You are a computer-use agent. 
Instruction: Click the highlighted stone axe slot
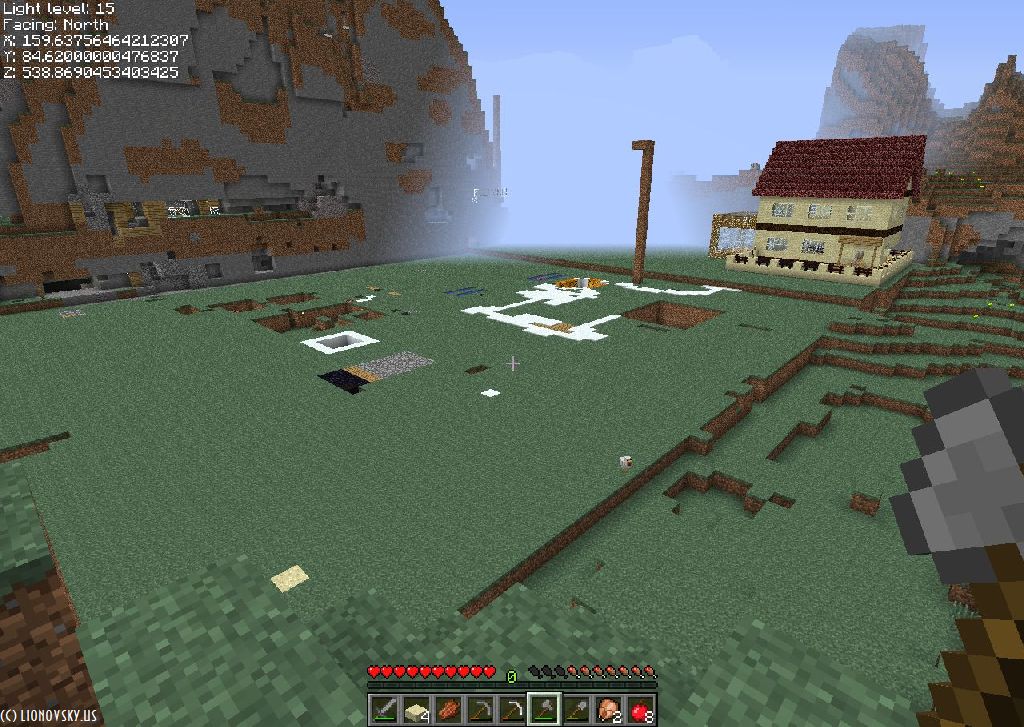point(544,709)
